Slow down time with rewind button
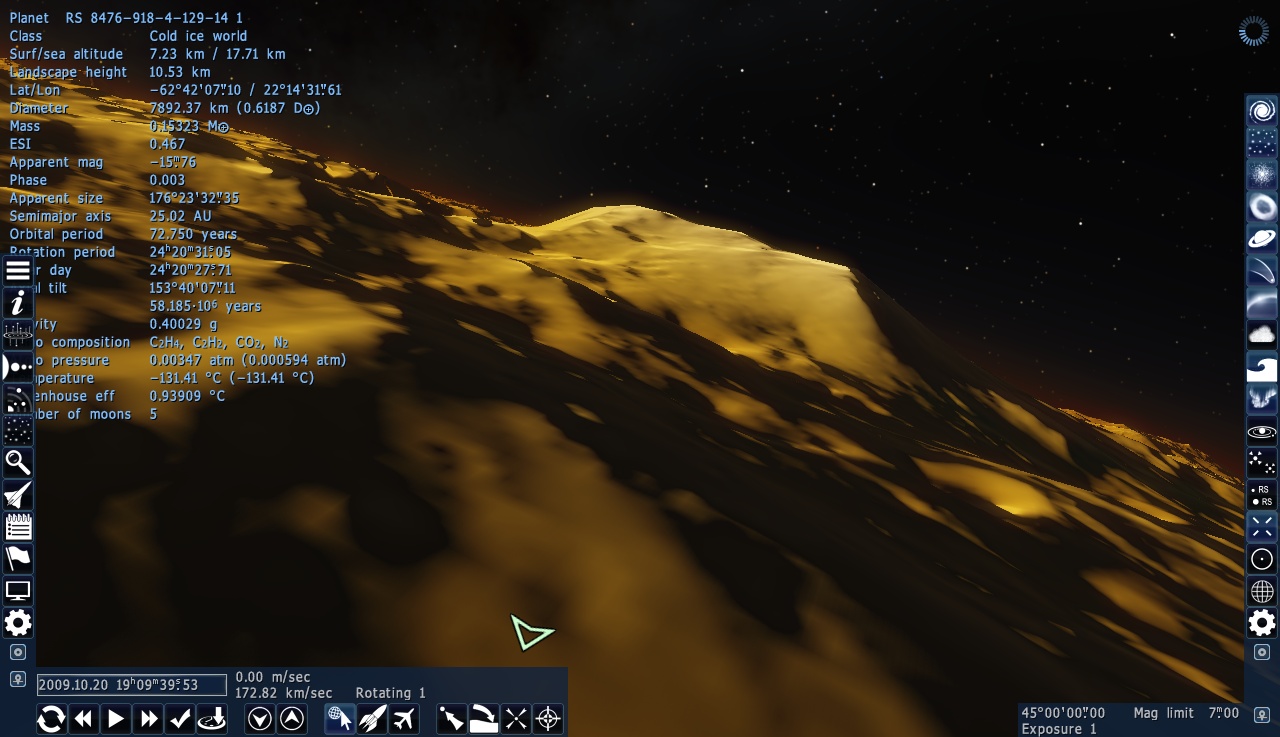 [83, 718]
